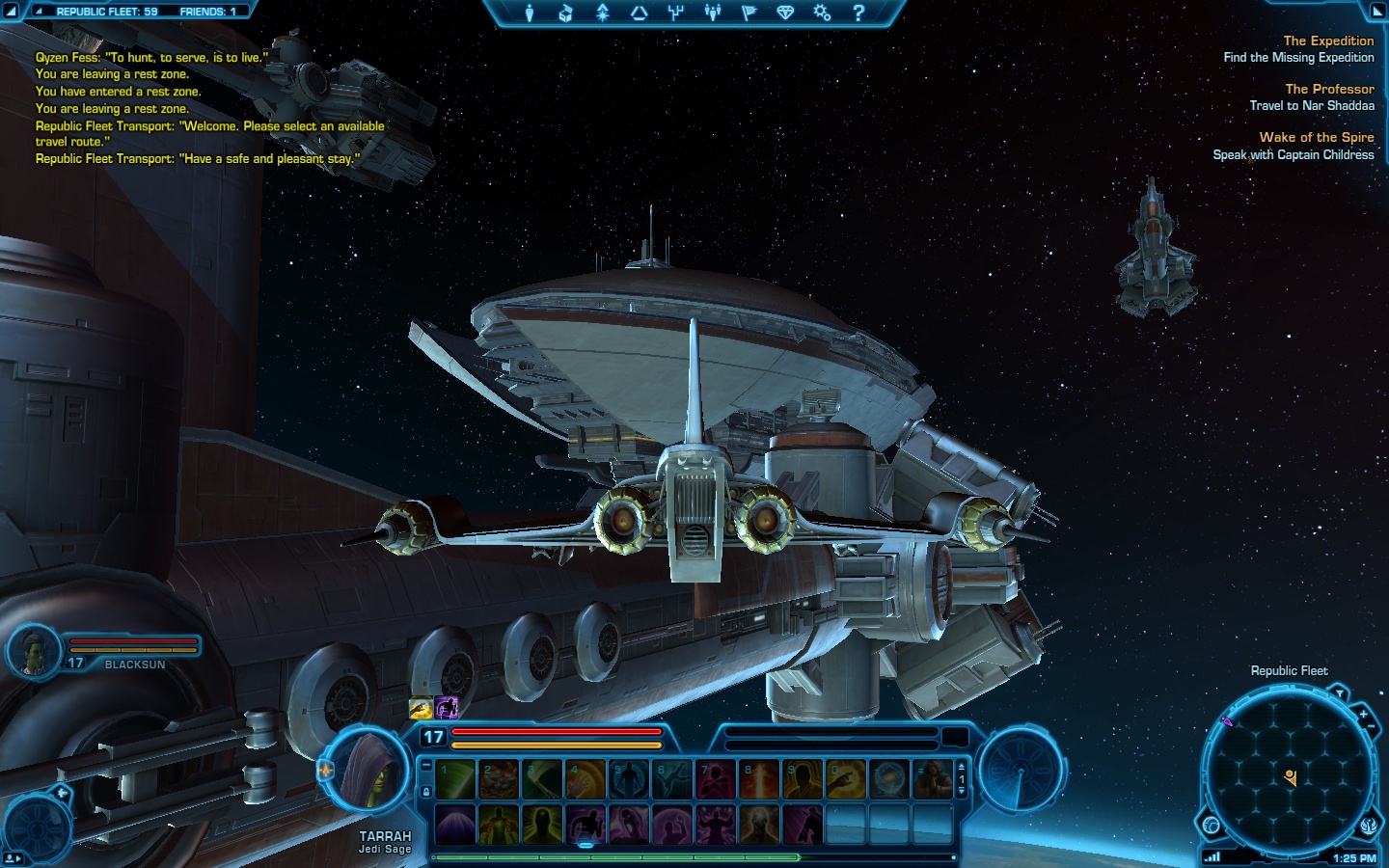Select the Blacksun companion portrait
This screenshot has height=868, width=1389.
click(35, 651)
